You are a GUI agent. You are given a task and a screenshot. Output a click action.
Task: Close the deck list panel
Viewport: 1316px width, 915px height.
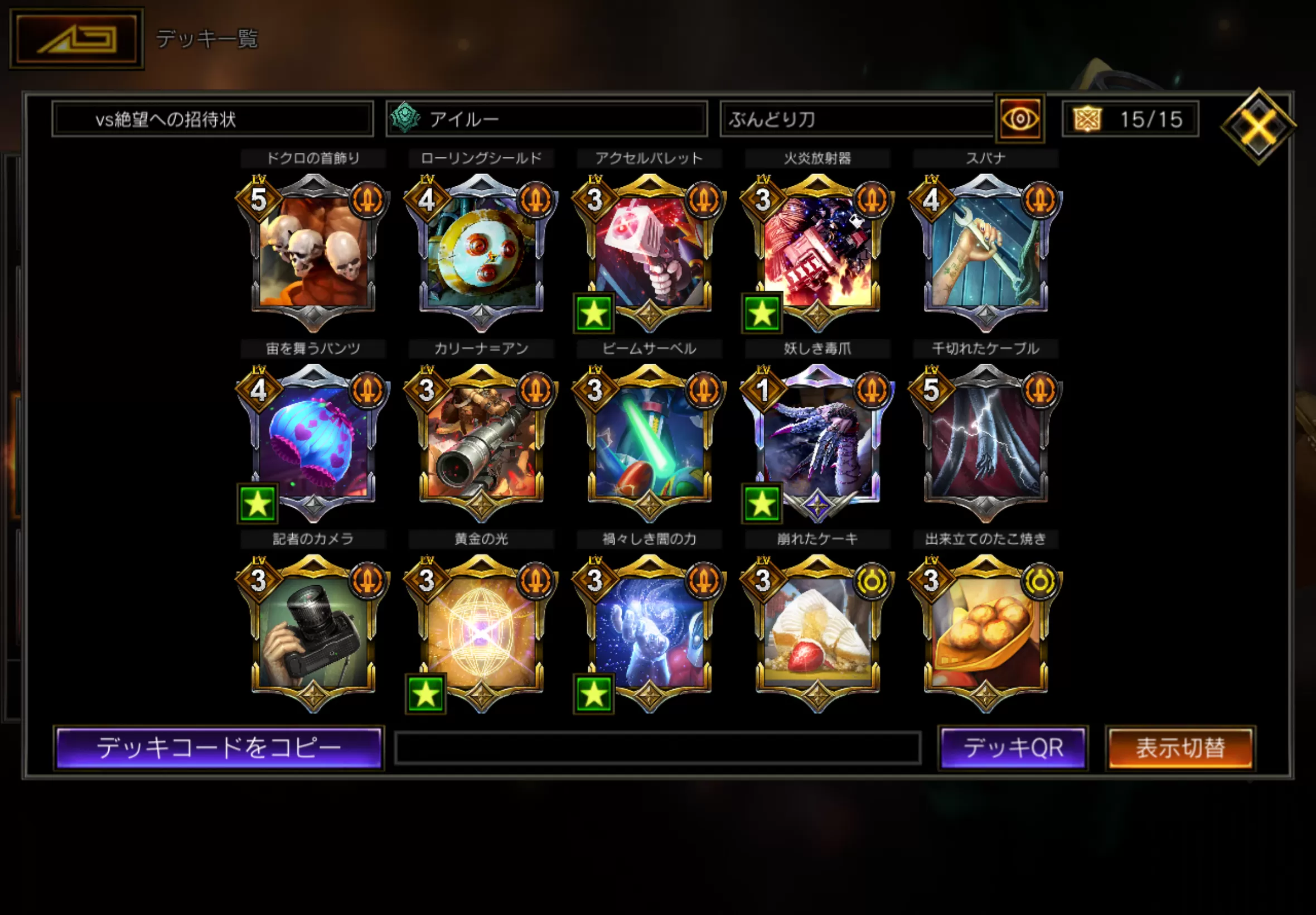pos(1257,126)
